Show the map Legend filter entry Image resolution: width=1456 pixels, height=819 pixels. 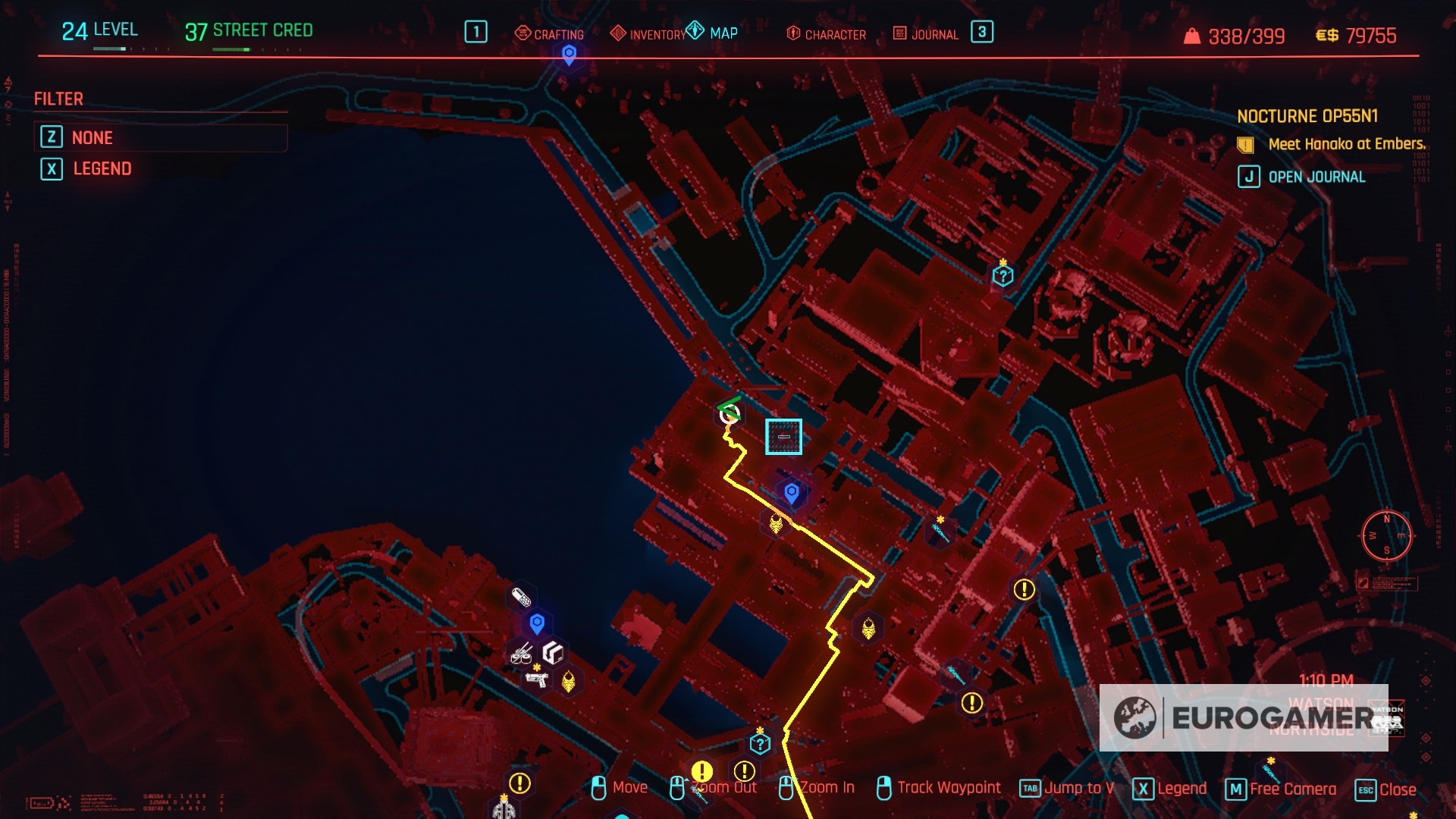[102, 169]
